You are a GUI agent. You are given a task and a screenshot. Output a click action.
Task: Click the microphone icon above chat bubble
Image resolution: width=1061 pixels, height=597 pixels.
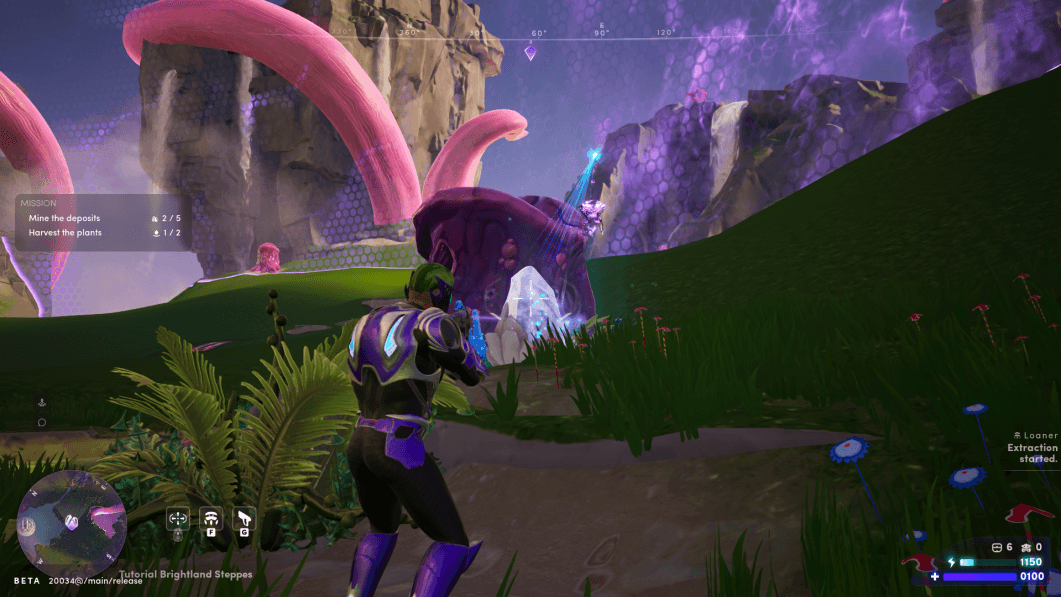coord(42,402)
